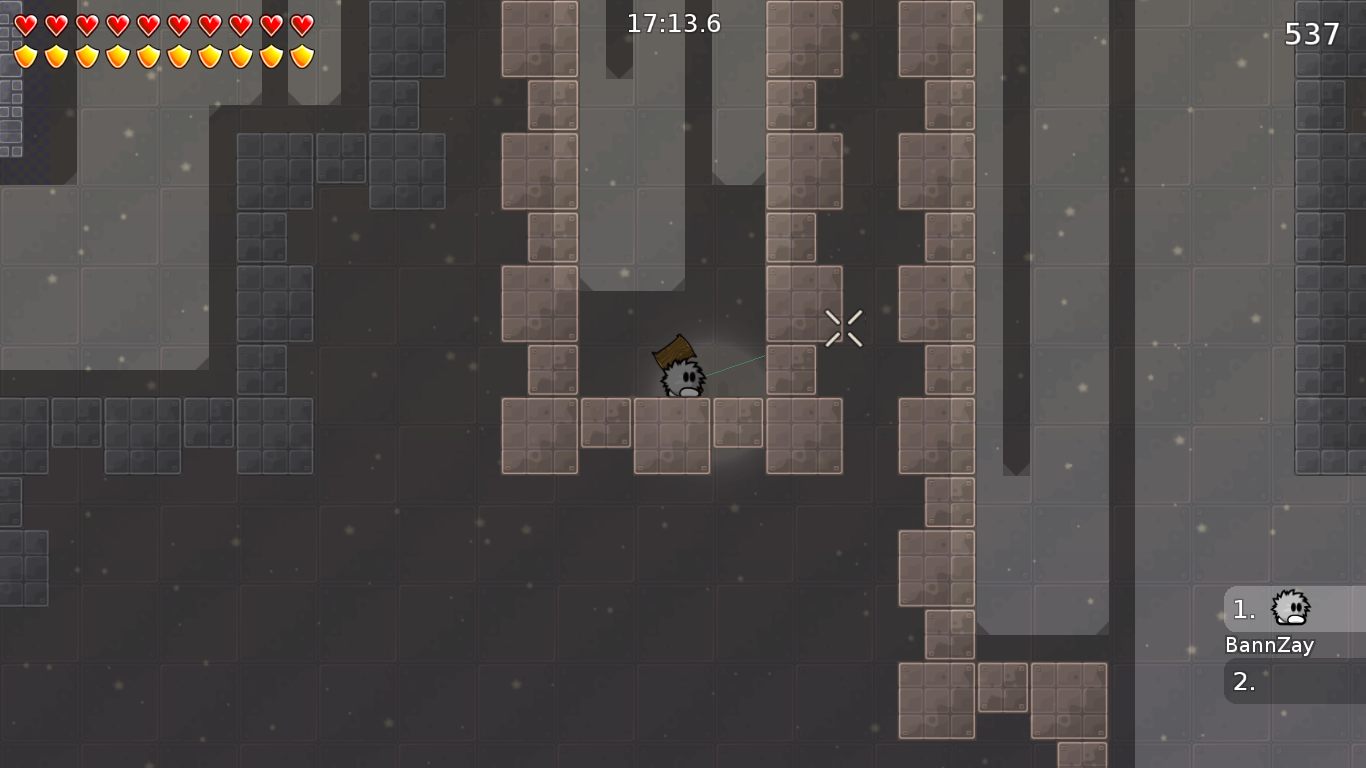Click the tall tile column near the crosshair

[x=804, y=300]
